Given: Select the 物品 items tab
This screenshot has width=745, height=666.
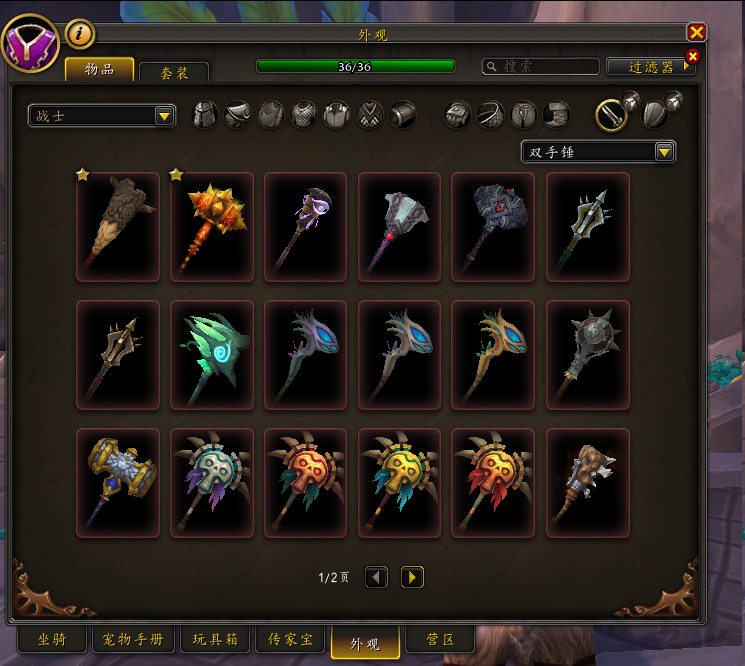Looking at the screenshot, I should [x=101, y=69].
